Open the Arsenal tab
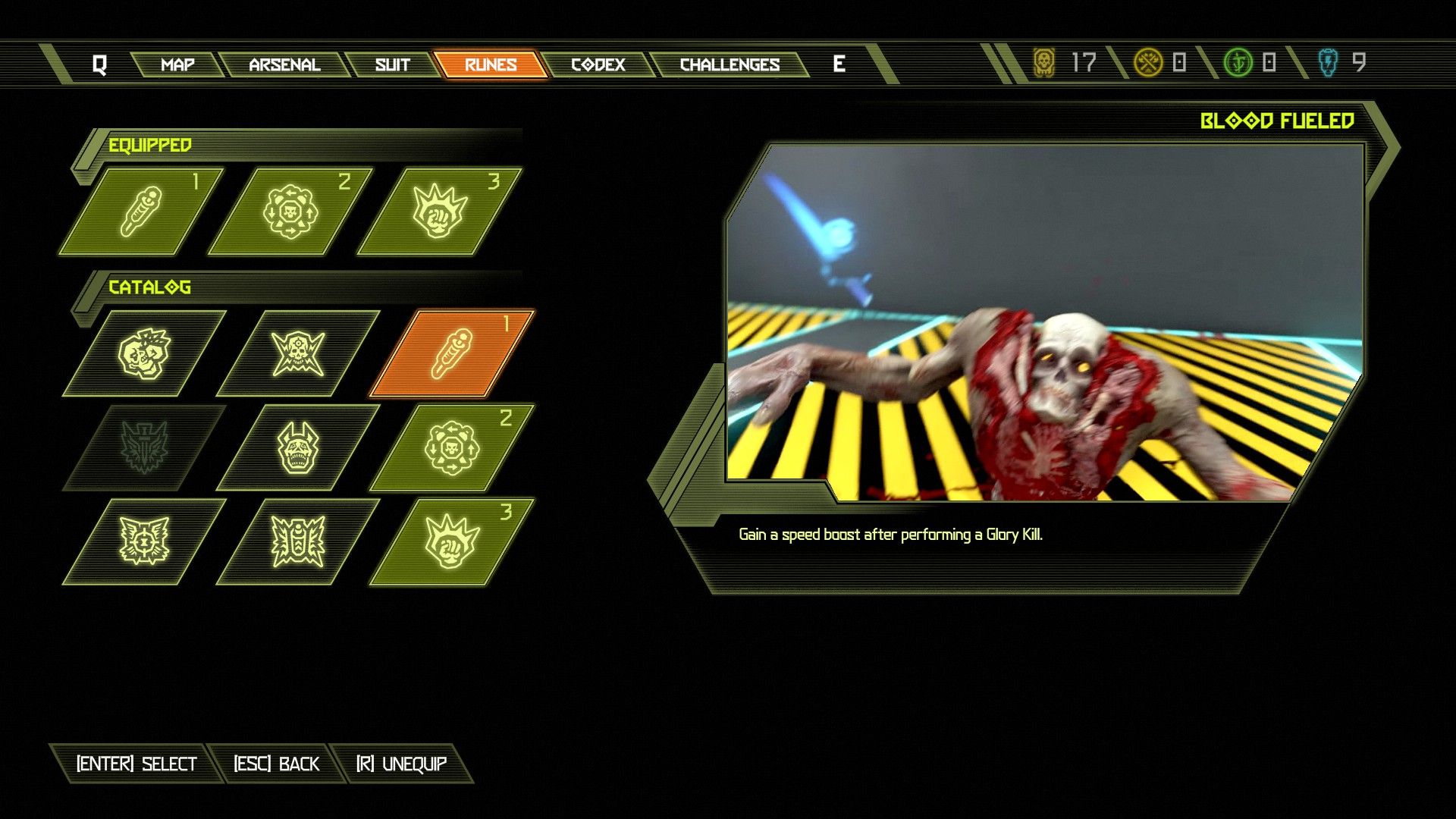Screen dimensions: 1456x819 point(284,64)
